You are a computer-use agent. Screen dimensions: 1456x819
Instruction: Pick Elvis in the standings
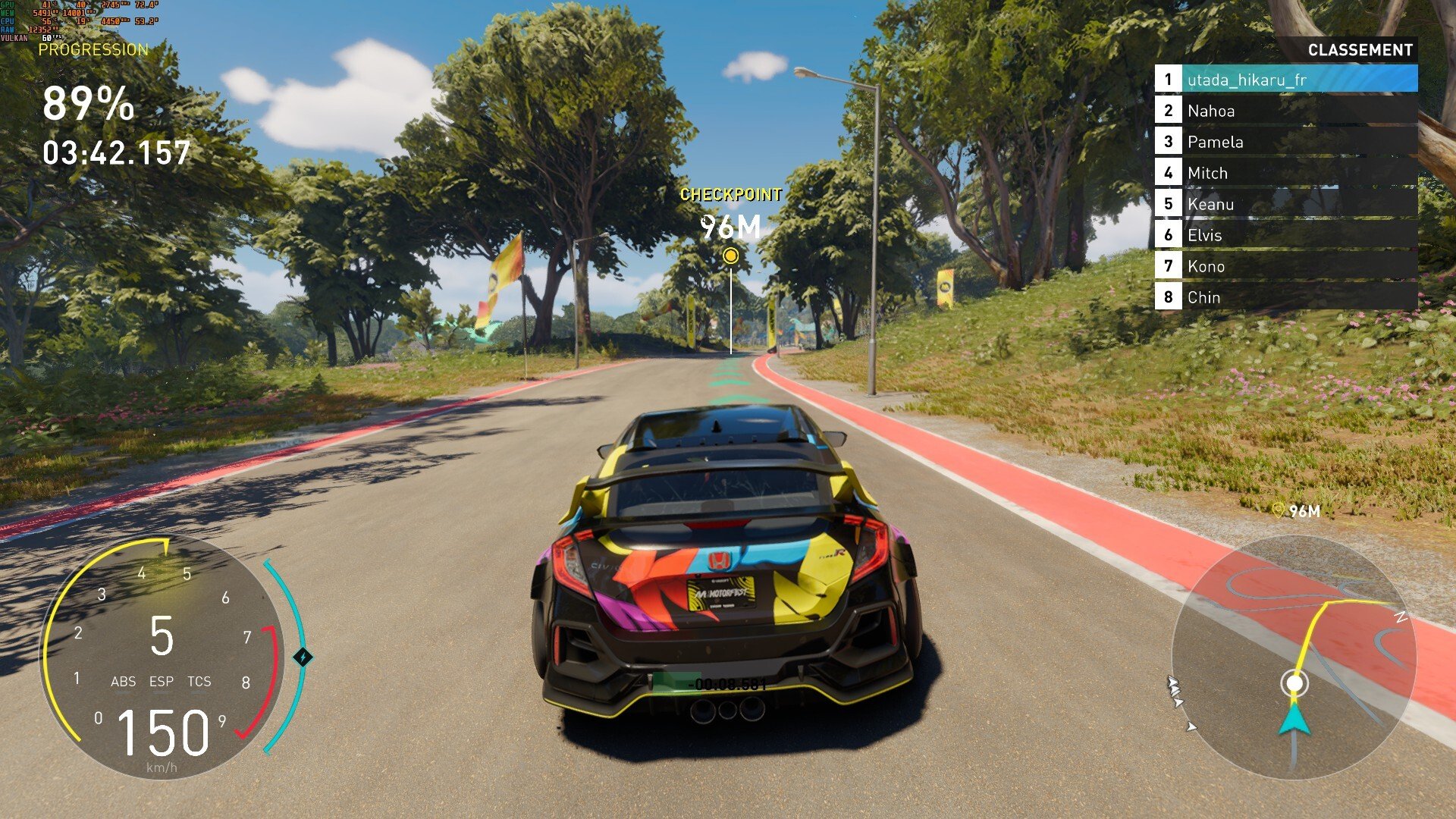click(1285, 235)
